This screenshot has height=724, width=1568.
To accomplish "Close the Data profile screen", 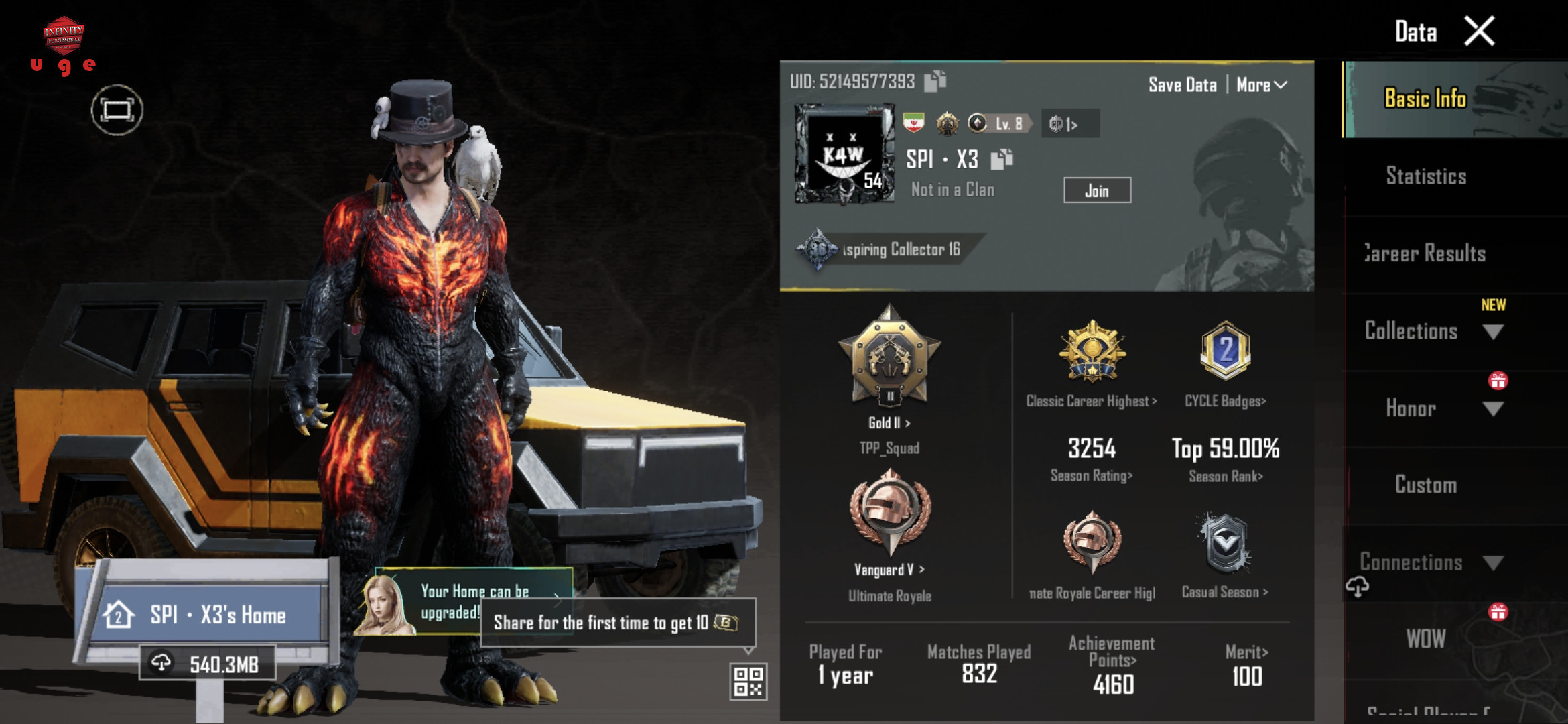I will click(x=1480, y=32).
